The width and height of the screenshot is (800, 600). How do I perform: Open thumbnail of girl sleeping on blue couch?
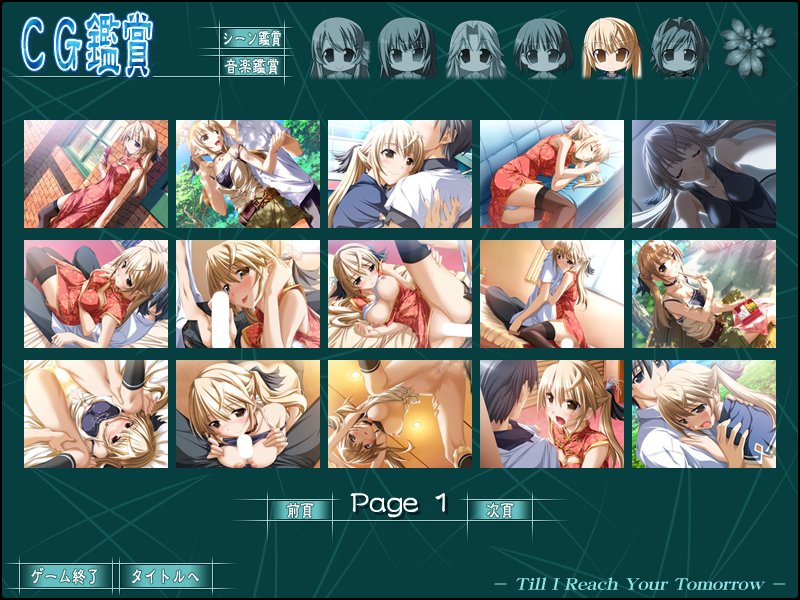[552, 174]
